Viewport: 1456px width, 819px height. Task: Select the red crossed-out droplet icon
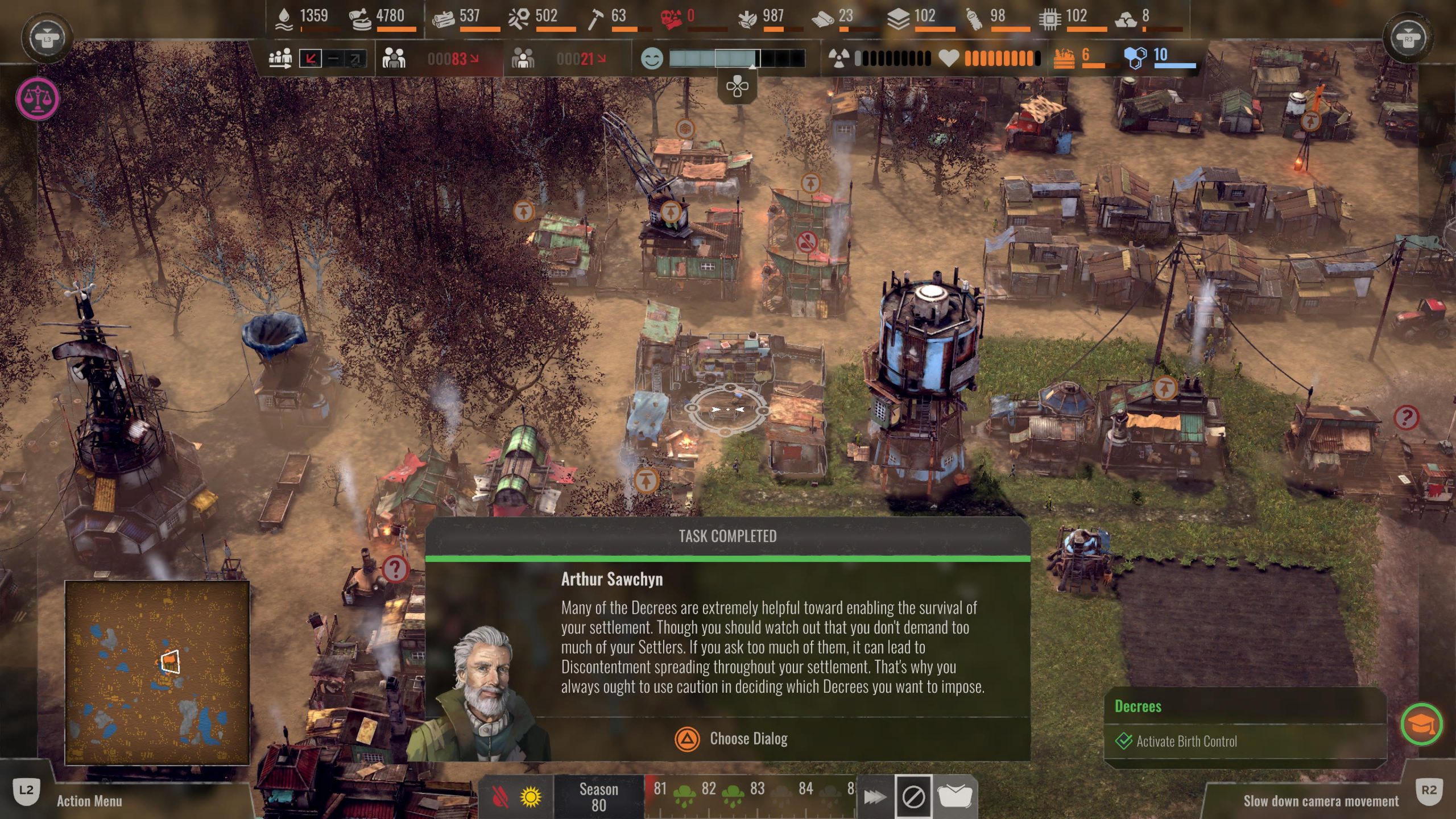[499, 797]
